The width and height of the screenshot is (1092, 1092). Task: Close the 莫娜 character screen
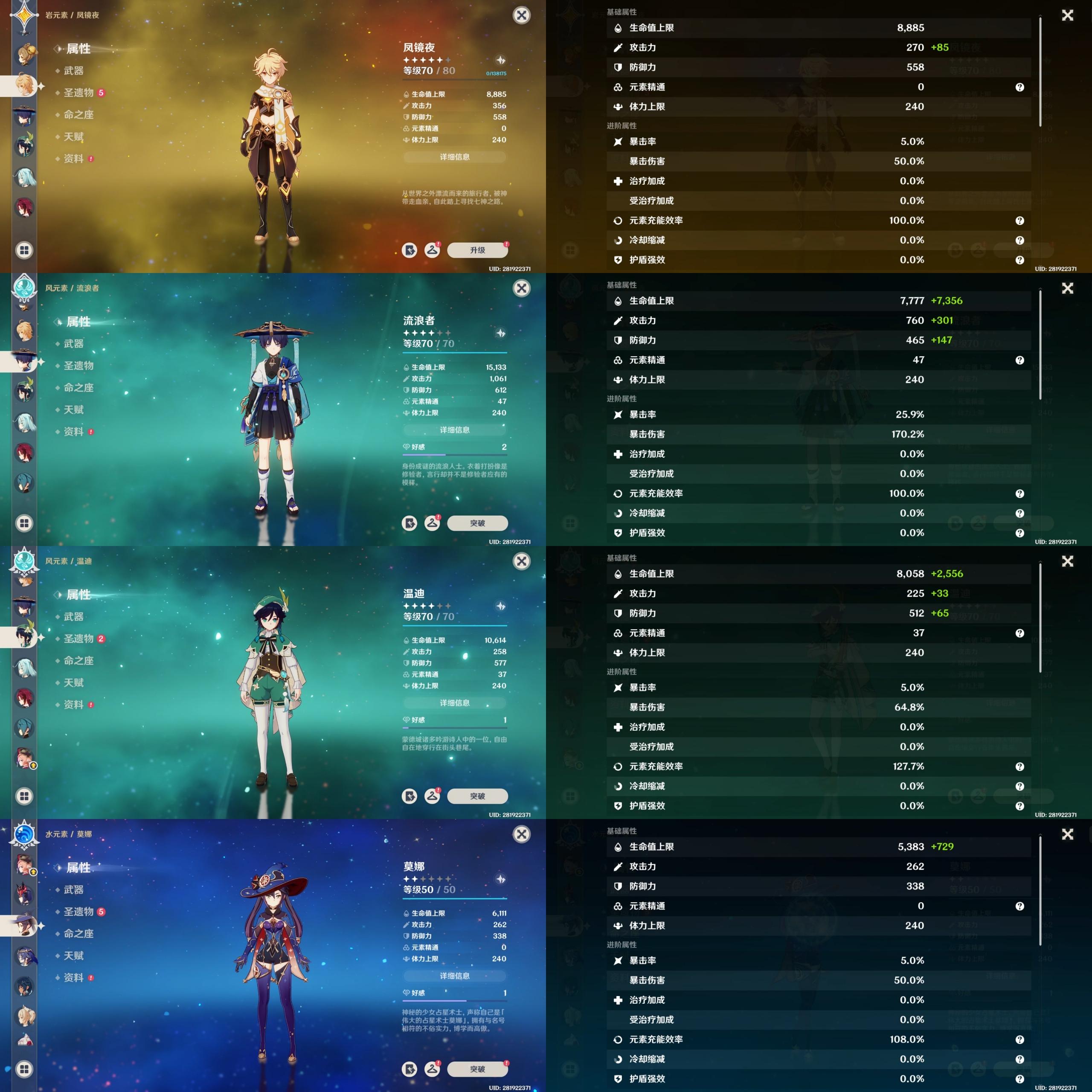[x=521, y=834]
